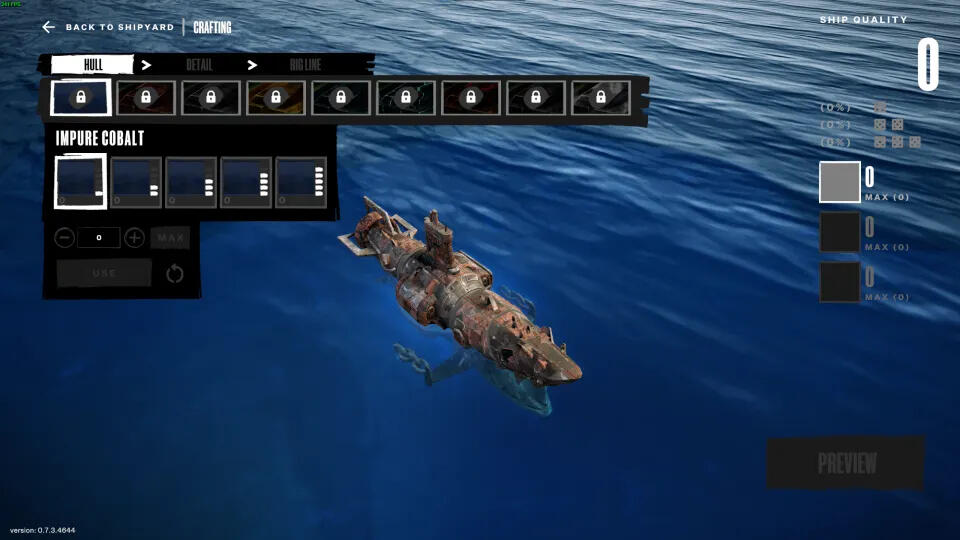Click the USE button
Viewport: 960px width, 540px height.
click(x=104, y=273)
